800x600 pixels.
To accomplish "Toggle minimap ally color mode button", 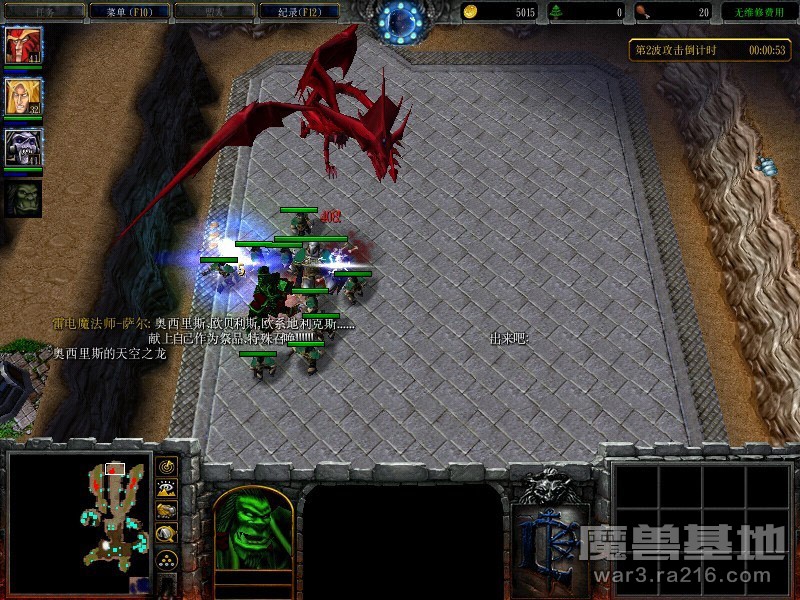I will point(166,511).
